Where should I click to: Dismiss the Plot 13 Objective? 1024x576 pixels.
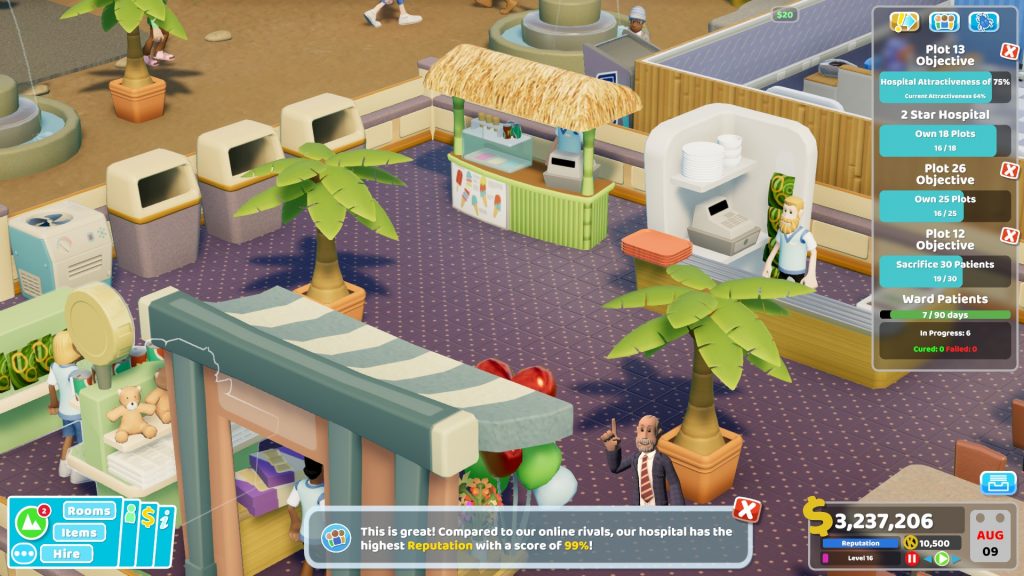click(x=1010, y=52)
